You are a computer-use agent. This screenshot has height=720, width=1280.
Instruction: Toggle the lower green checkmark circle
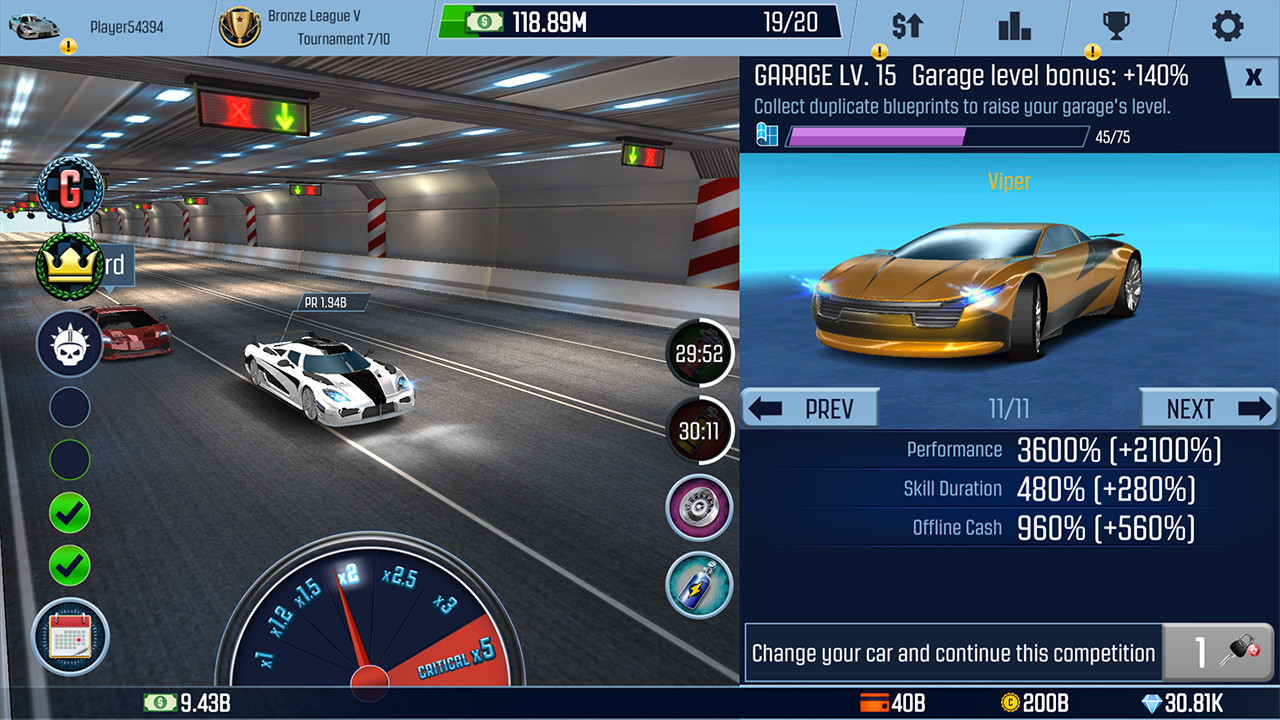pyautogui.click(x=68, y=566)
